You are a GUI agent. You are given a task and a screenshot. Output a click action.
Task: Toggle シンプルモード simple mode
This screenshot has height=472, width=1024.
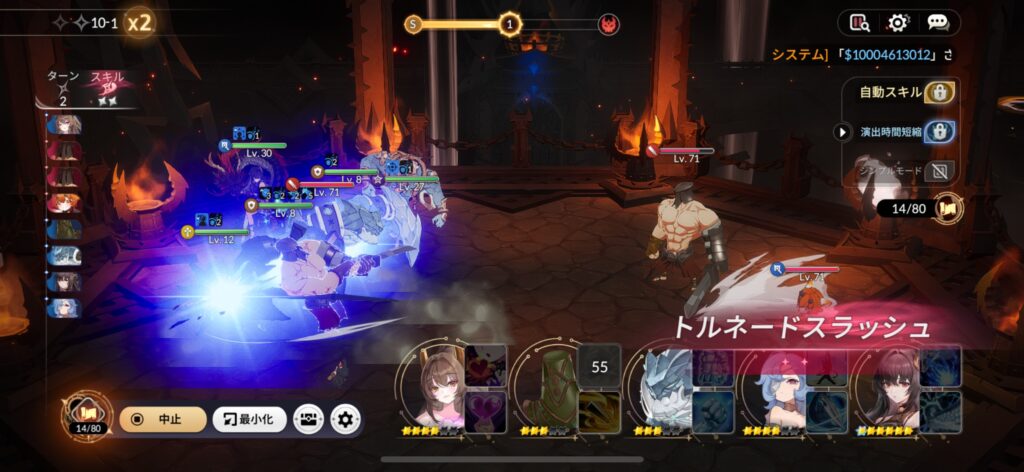[x=939, y=170]
